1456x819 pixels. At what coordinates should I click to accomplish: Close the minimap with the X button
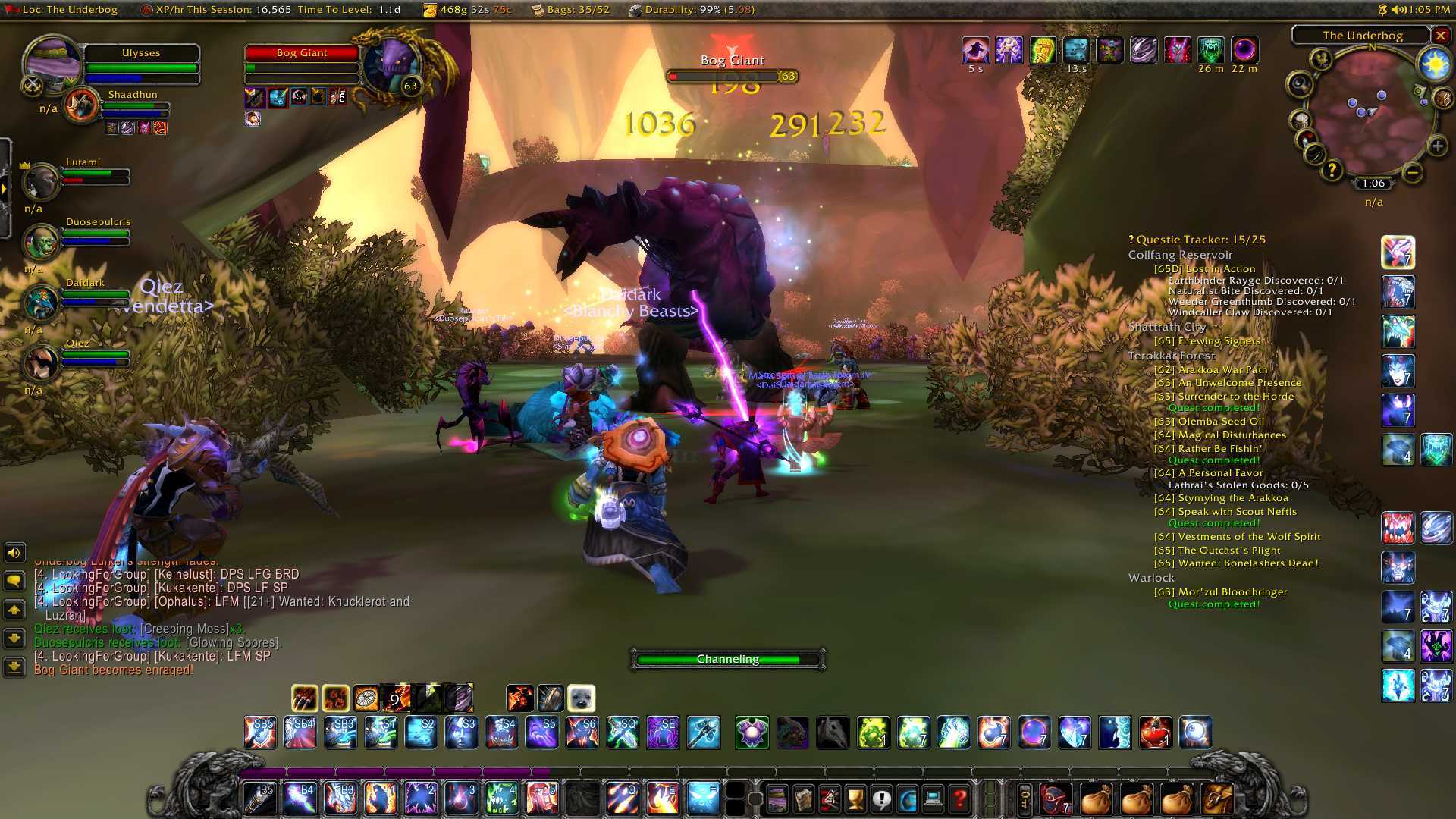pos(1441,36)
